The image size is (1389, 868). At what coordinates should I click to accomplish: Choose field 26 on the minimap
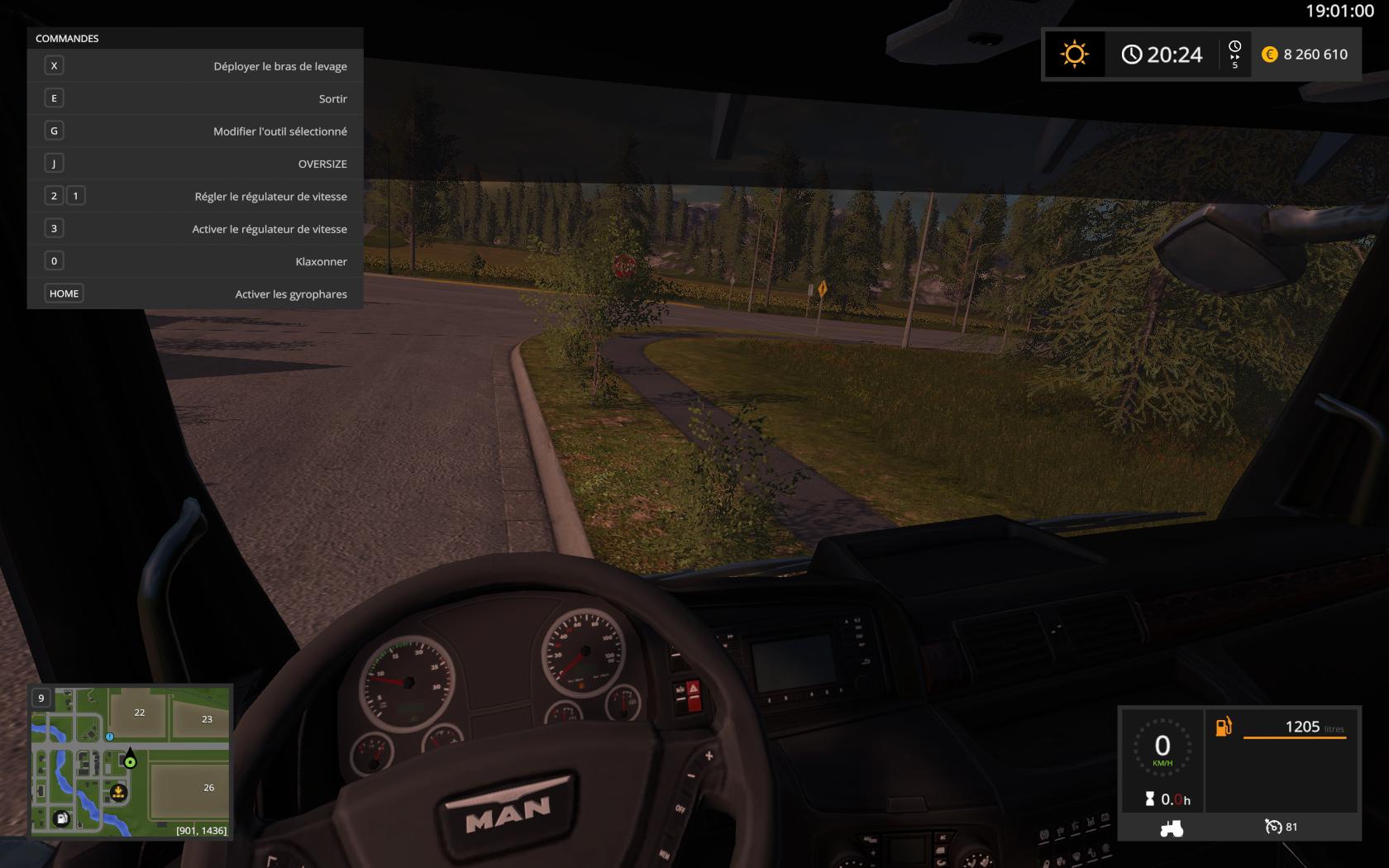click(x=208, y=788)
